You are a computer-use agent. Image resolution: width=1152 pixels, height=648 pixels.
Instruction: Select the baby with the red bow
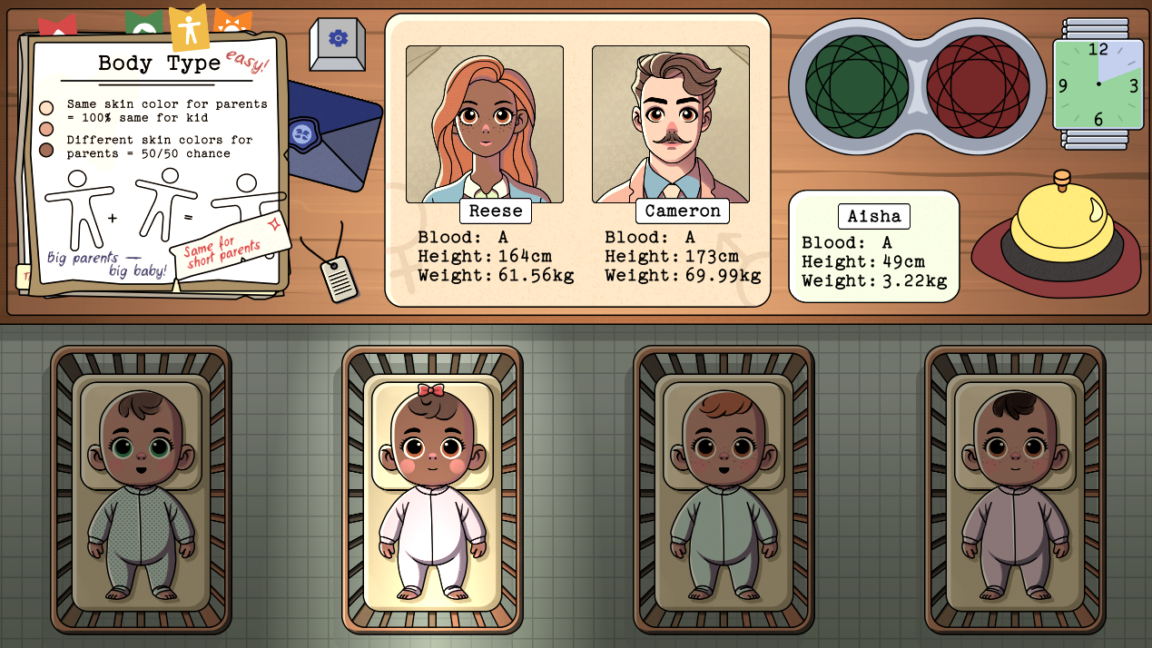(x=432, y=489)
